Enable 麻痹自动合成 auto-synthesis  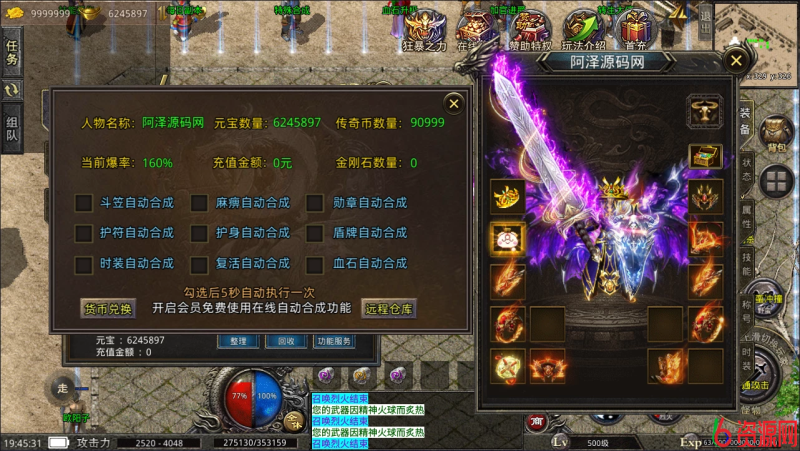tap(200, 203)
